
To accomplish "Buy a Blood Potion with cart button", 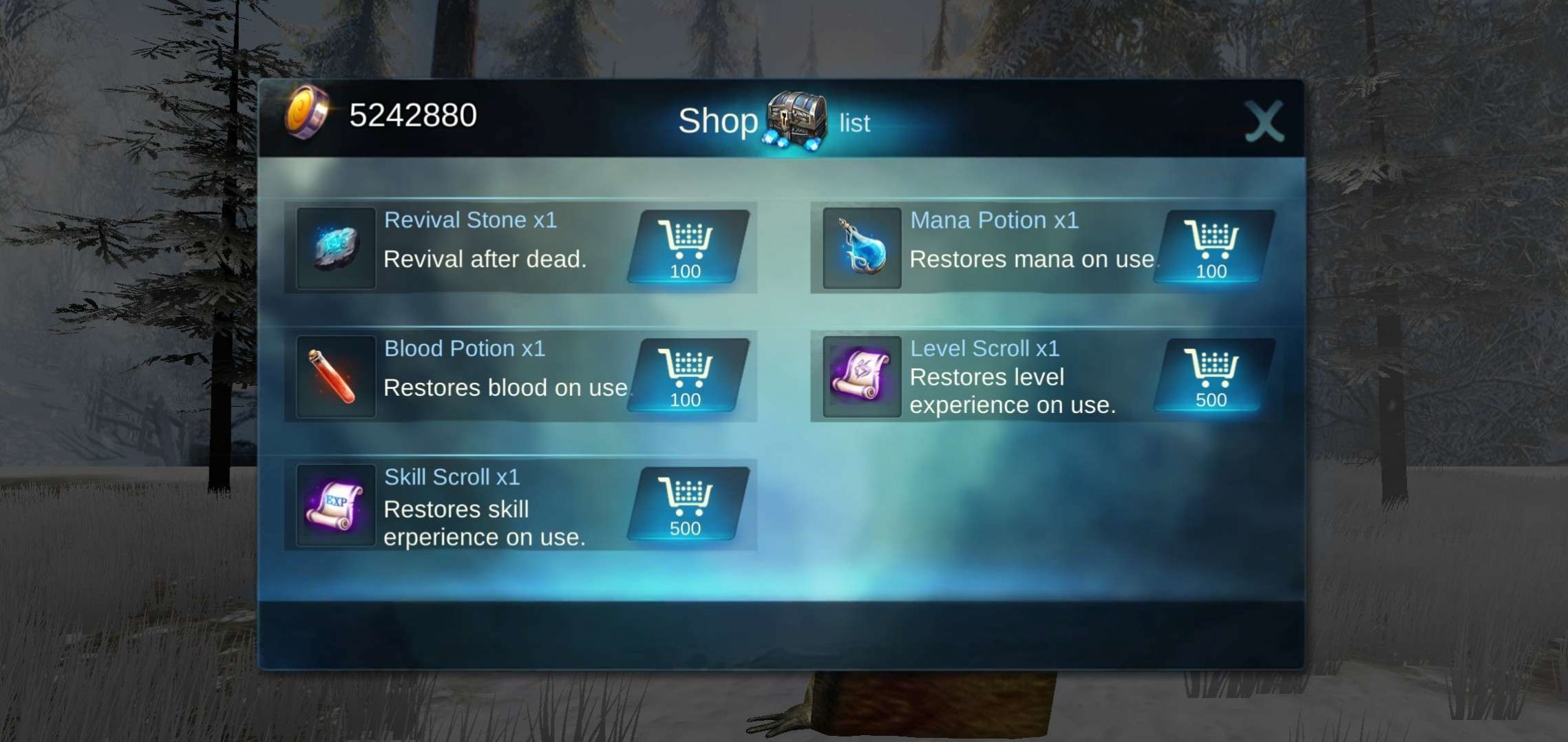I will coord(687,377).
